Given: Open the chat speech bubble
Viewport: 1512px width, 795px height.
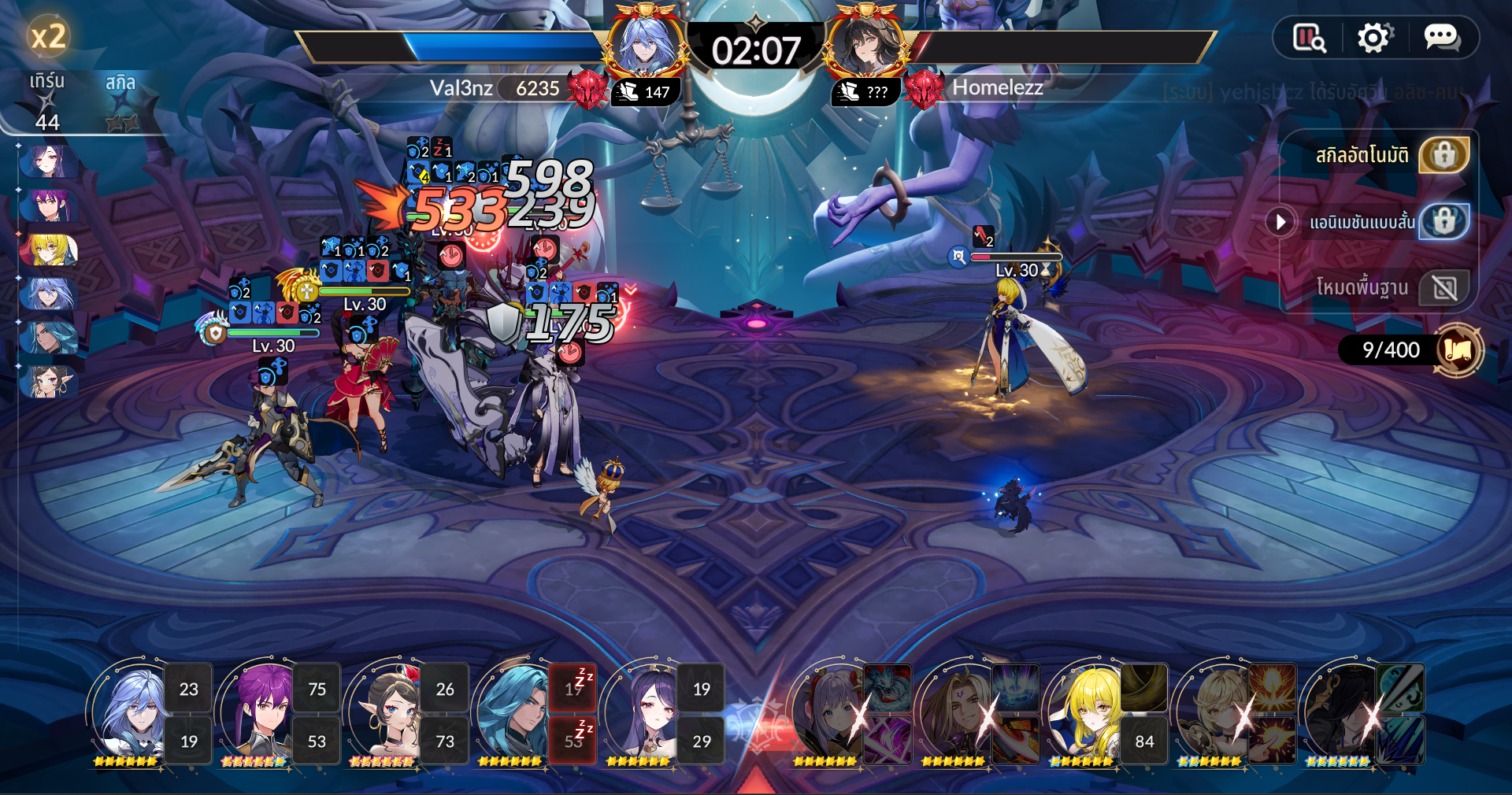Looking at the screenshot, I should (x=1441, y=38).
